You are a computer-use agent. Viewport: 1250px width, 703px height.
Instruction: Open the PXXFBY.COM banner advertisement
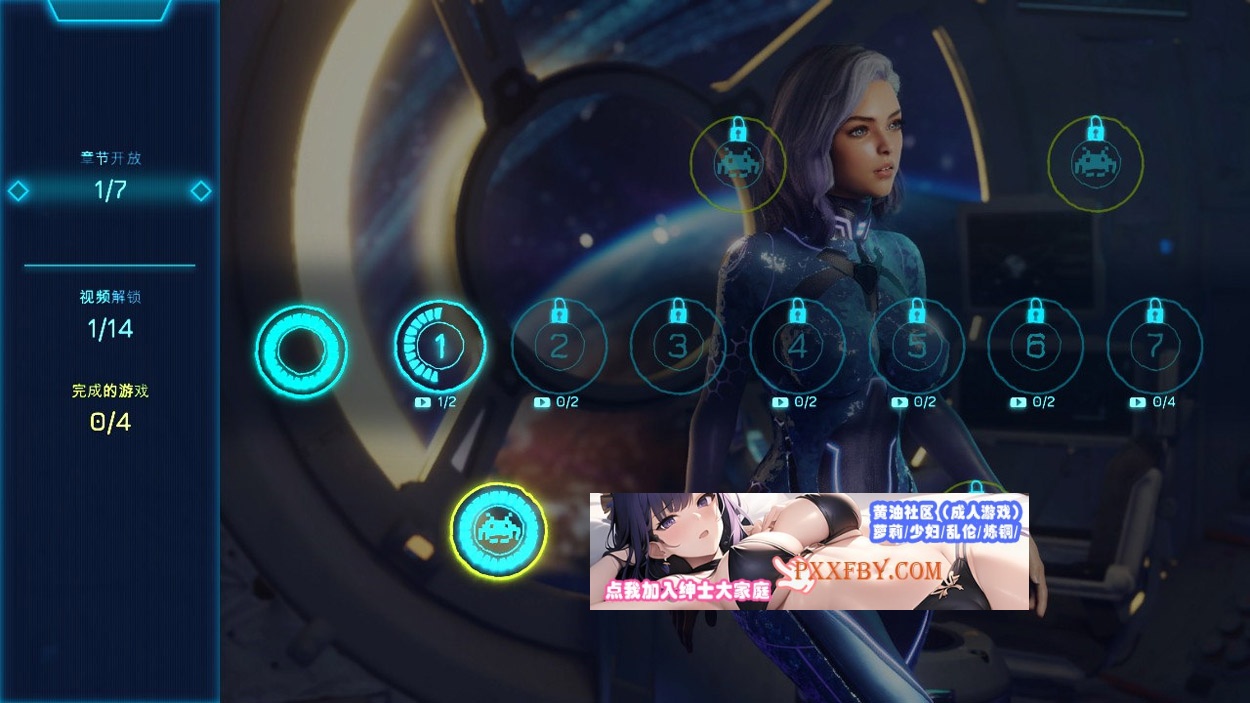coord(808,551)
